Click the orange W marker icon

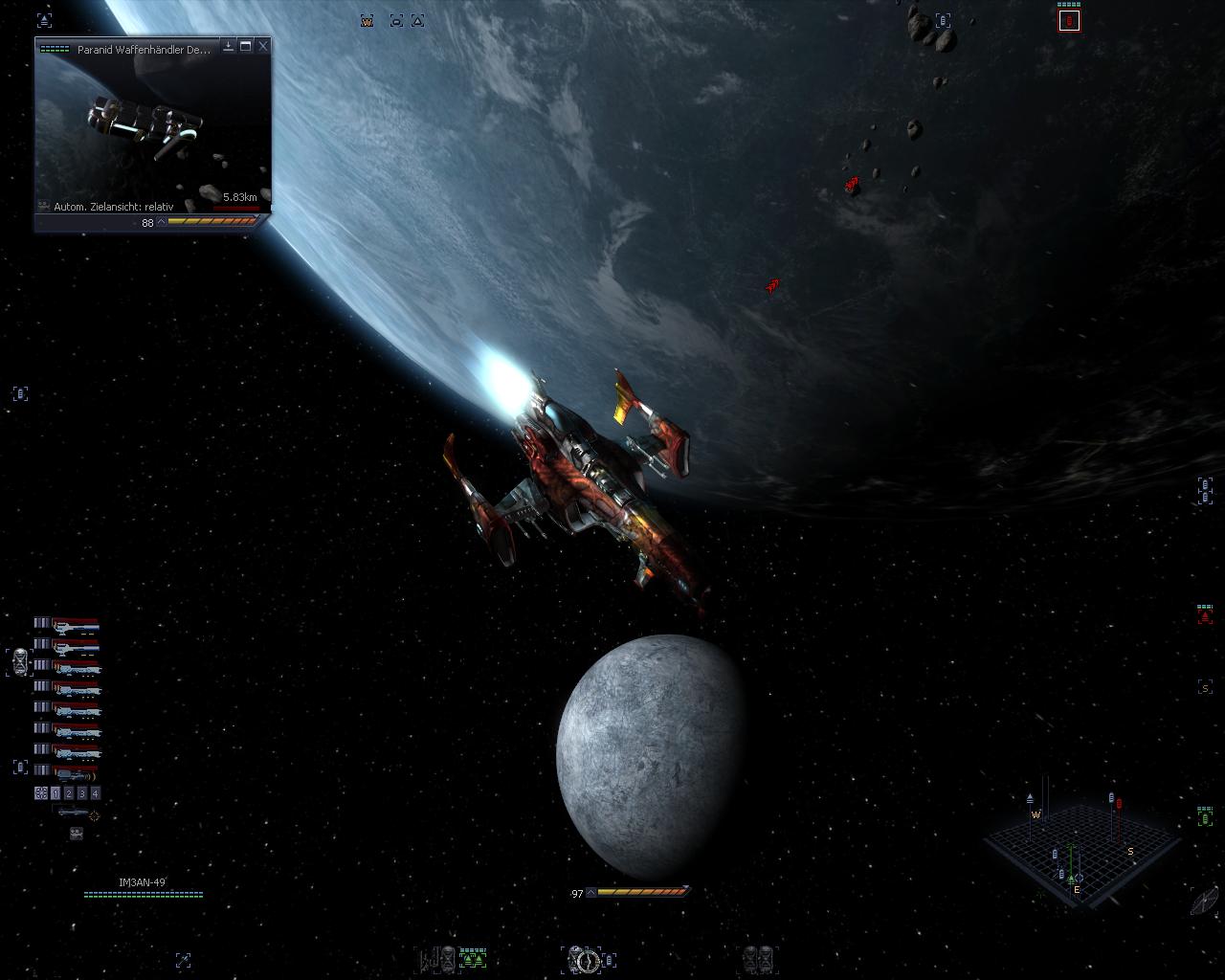[x=367, y=21]
